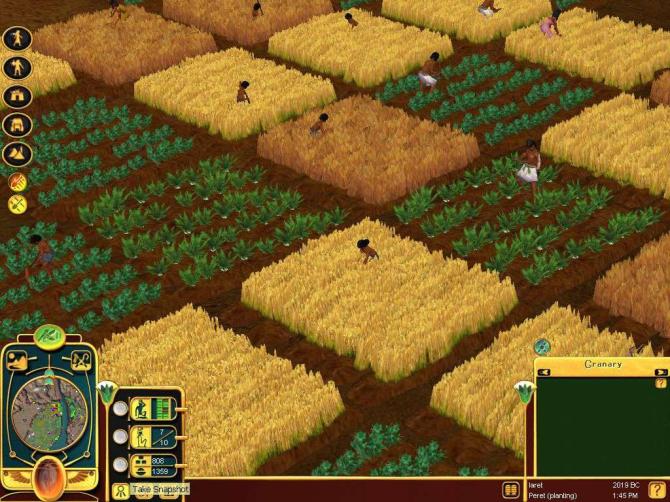Toggle the round button beside 808/1359 counter

(x=120, y=465)
